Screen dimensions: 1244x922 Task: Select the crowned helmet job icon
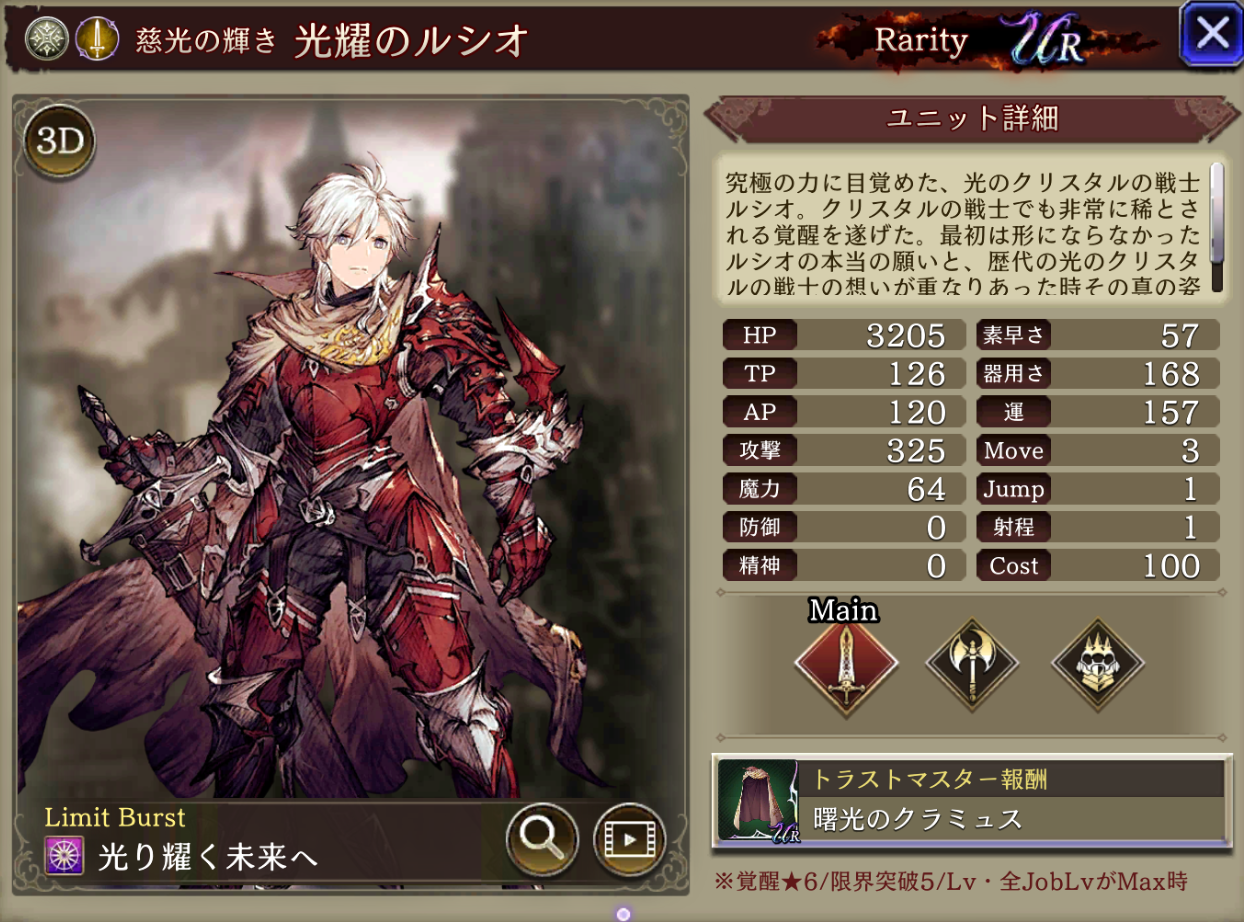(1097, 662)
